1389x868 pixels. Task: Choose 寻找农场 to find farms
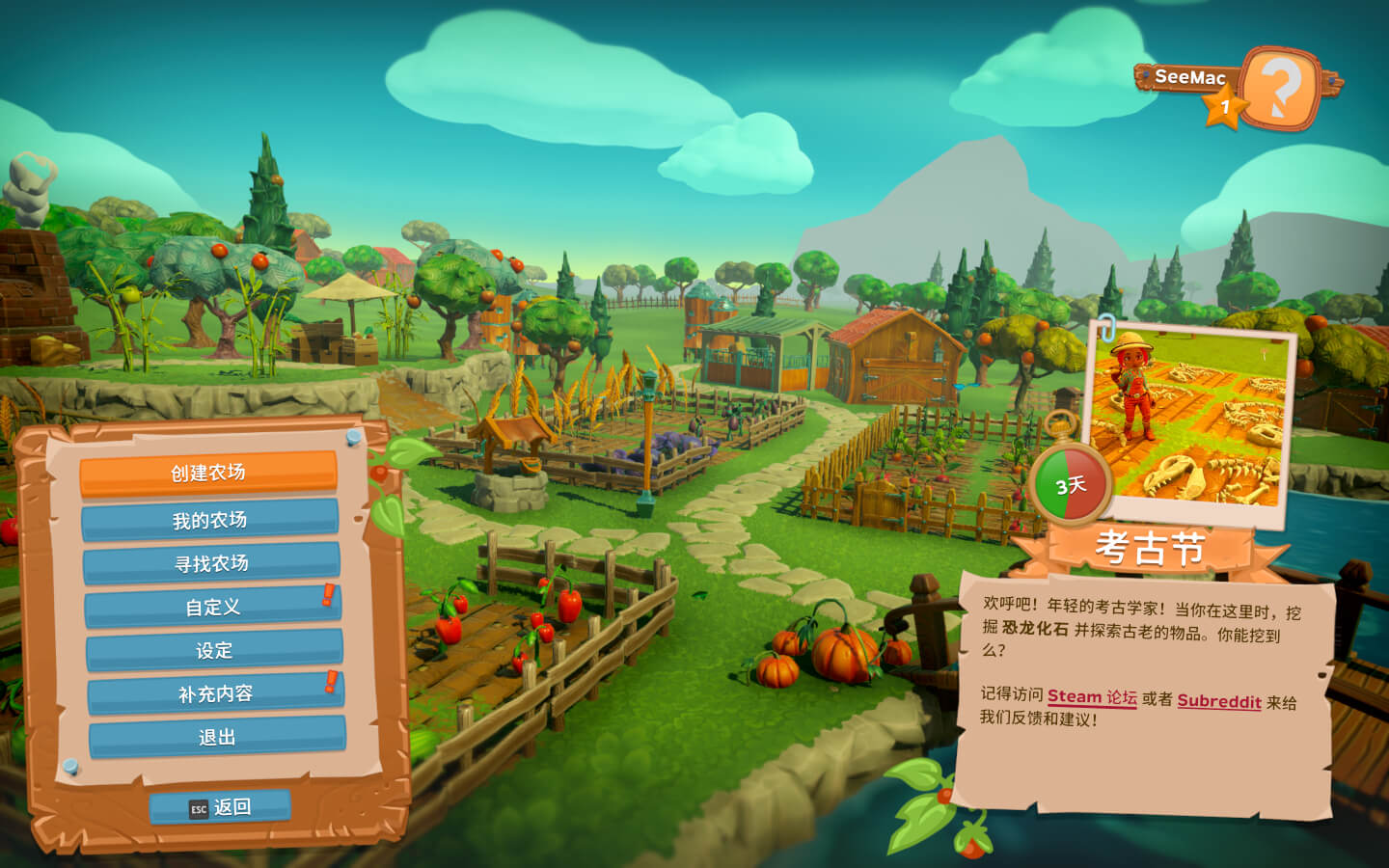click(211, 563)
